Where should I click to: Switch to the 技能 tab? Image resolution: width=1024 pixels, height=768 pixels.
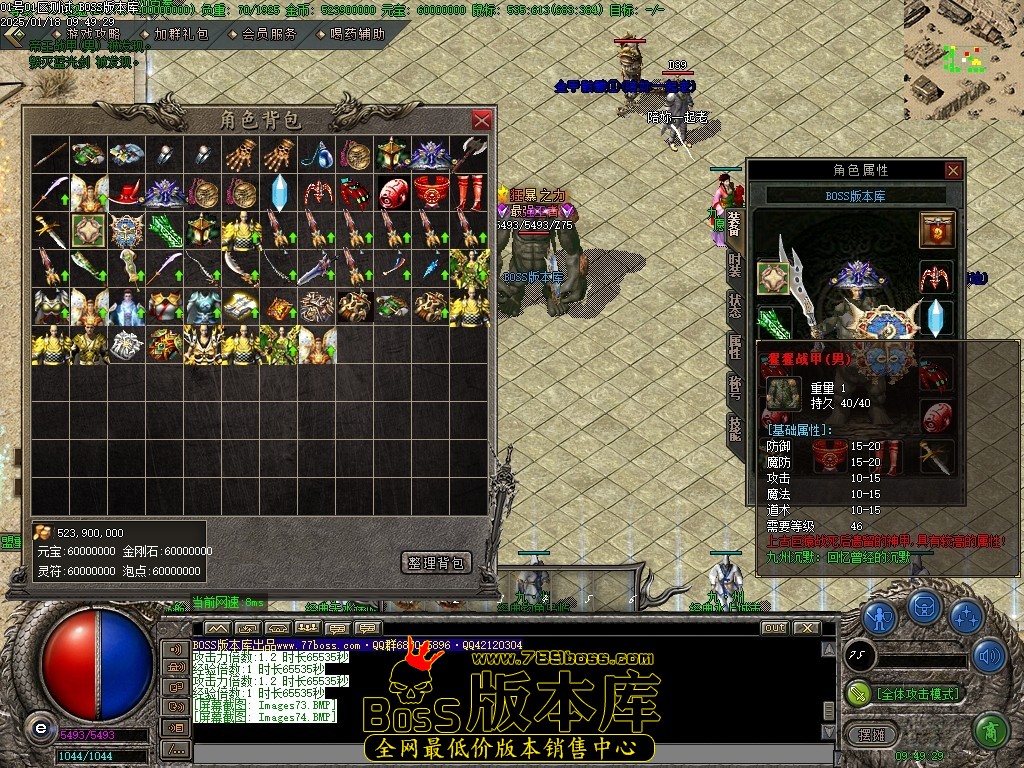[x=735, y=427]
